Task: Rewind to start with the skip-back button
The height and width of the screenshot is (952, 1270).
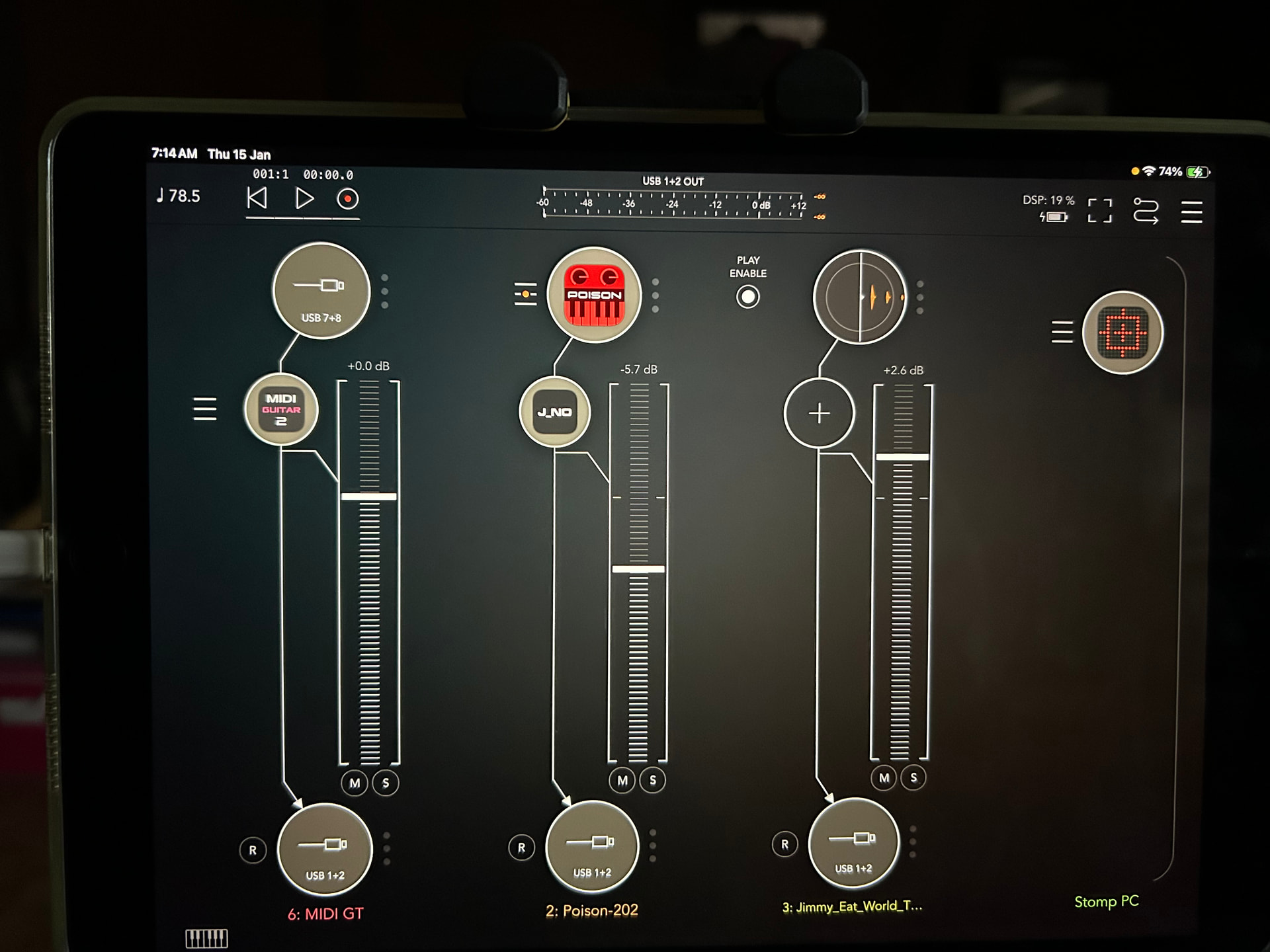Action: pos(257,198)
